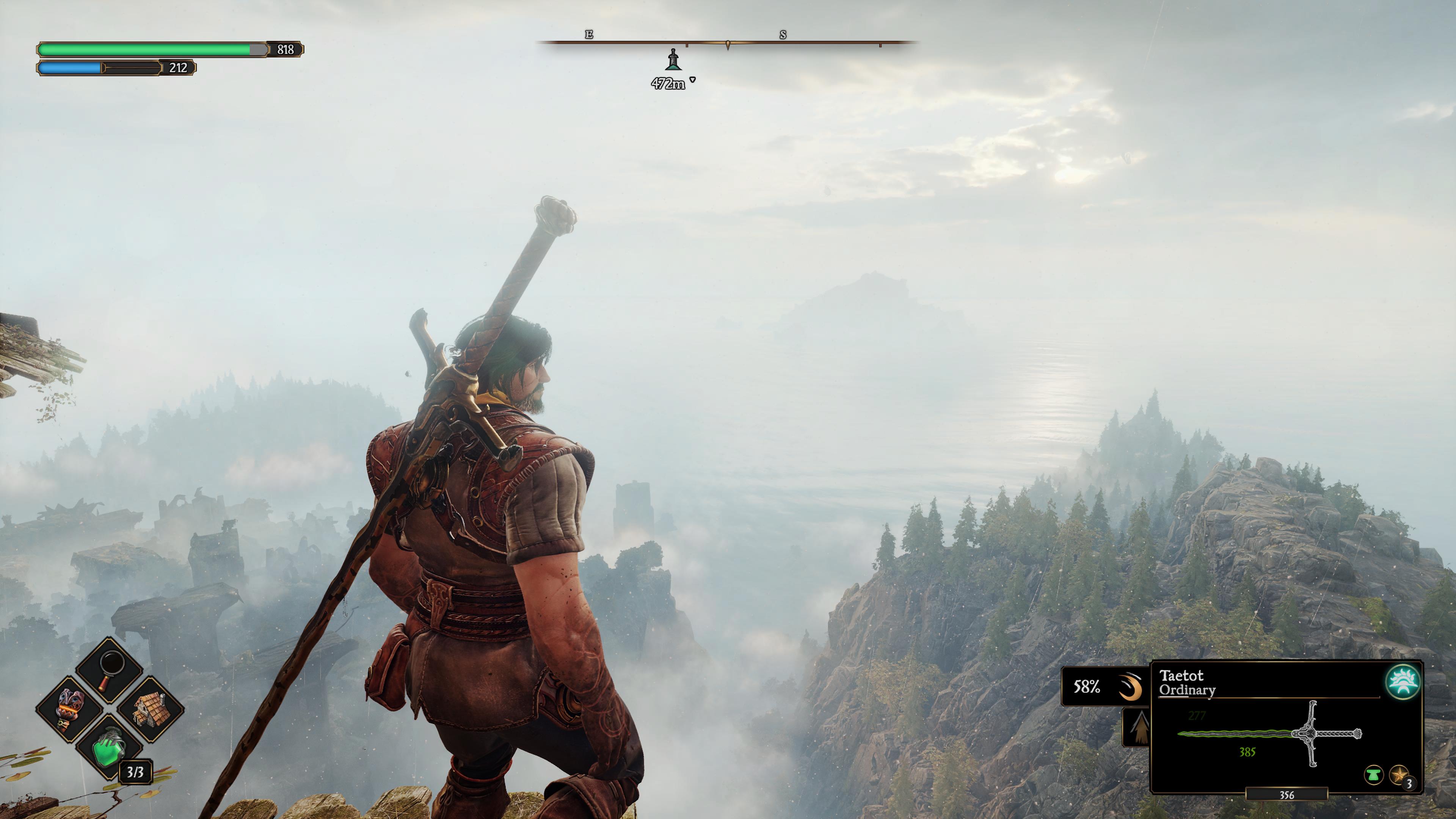Use the carved mask item slot
Screen dimensions: 1456x819
point(70,709)
